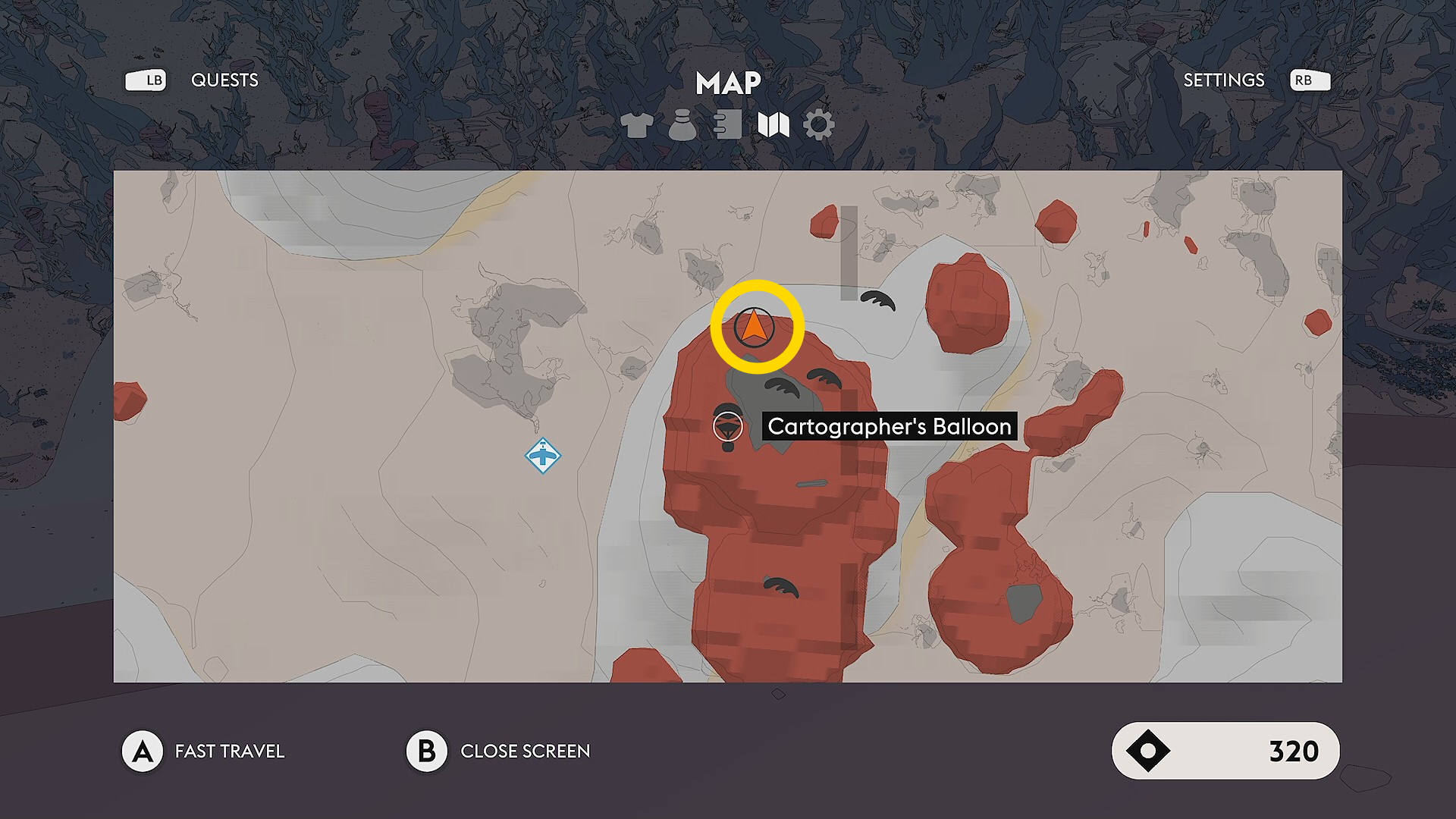The image size is (1456, 819).
Task: Open the settings gear tab
Action: [819, 125]
